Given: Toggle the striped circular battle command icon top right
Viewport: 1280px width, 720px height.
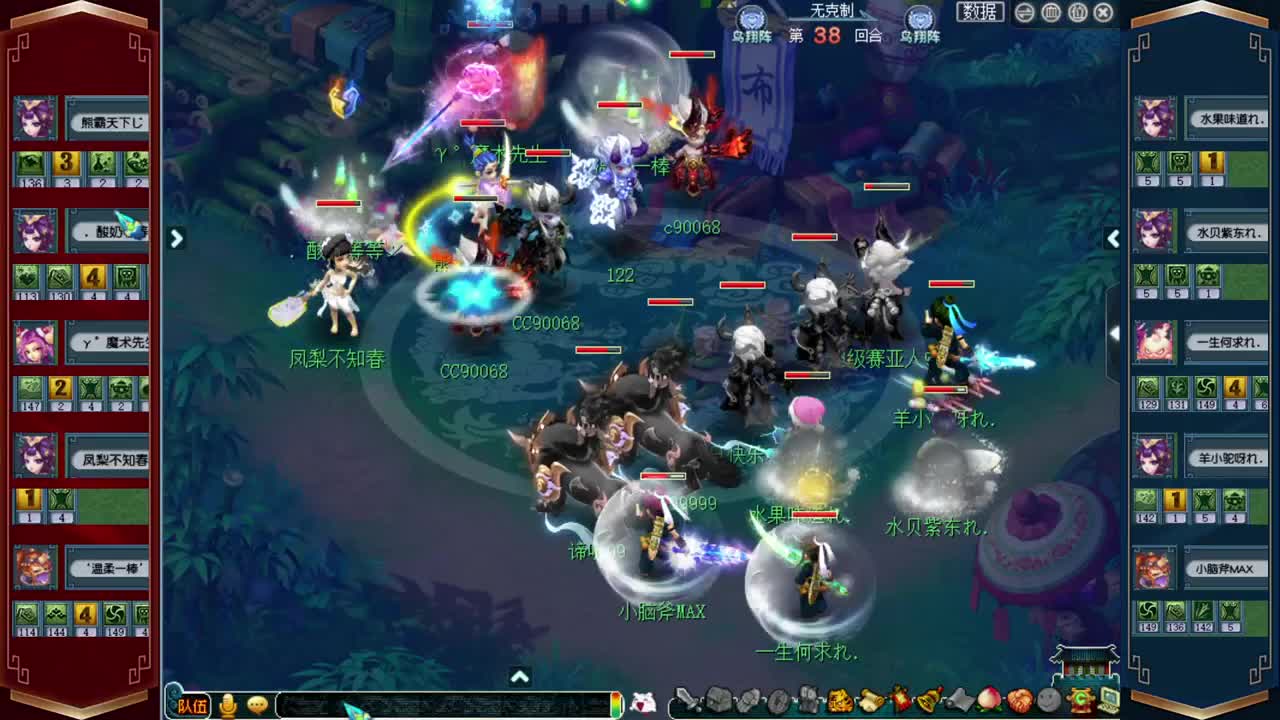Looking at the screenshot, I should click(1023, 13).
